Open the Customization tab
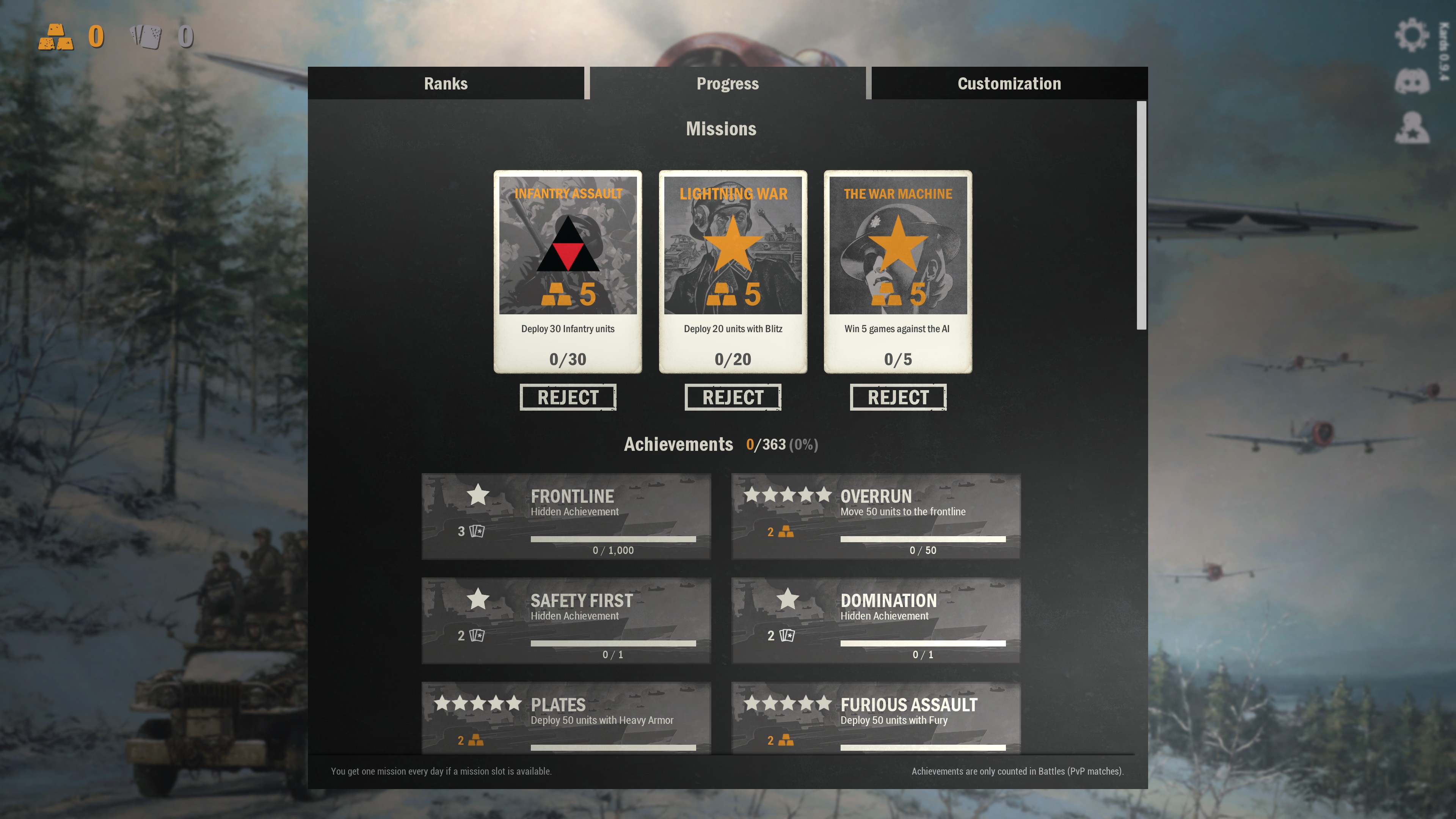Image resolution: width=1456 pixels, height=819 pixels. click(x=1009, y=84)
